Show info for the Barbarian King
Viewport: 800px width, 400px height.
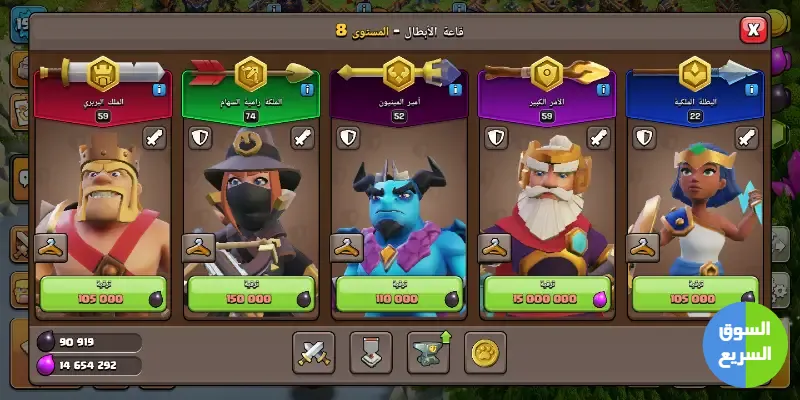click(158, 90)
